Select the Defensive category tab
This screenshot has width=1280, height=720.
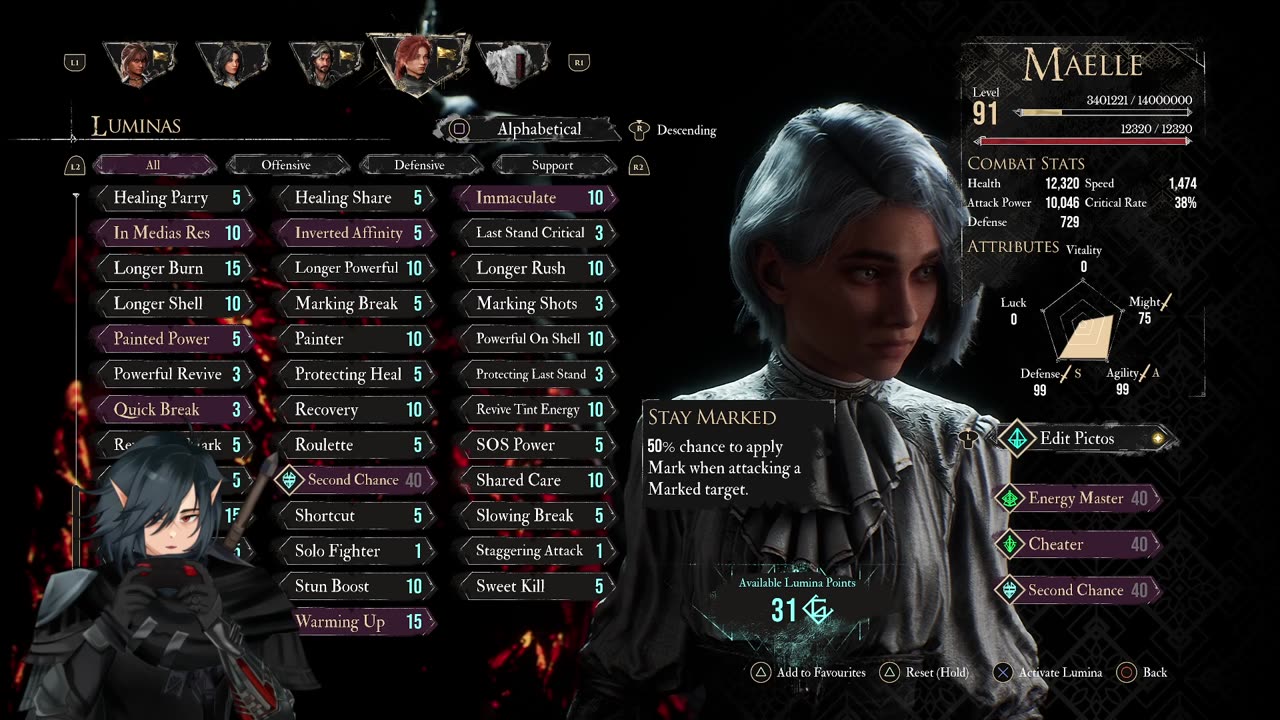click(420, 165)
